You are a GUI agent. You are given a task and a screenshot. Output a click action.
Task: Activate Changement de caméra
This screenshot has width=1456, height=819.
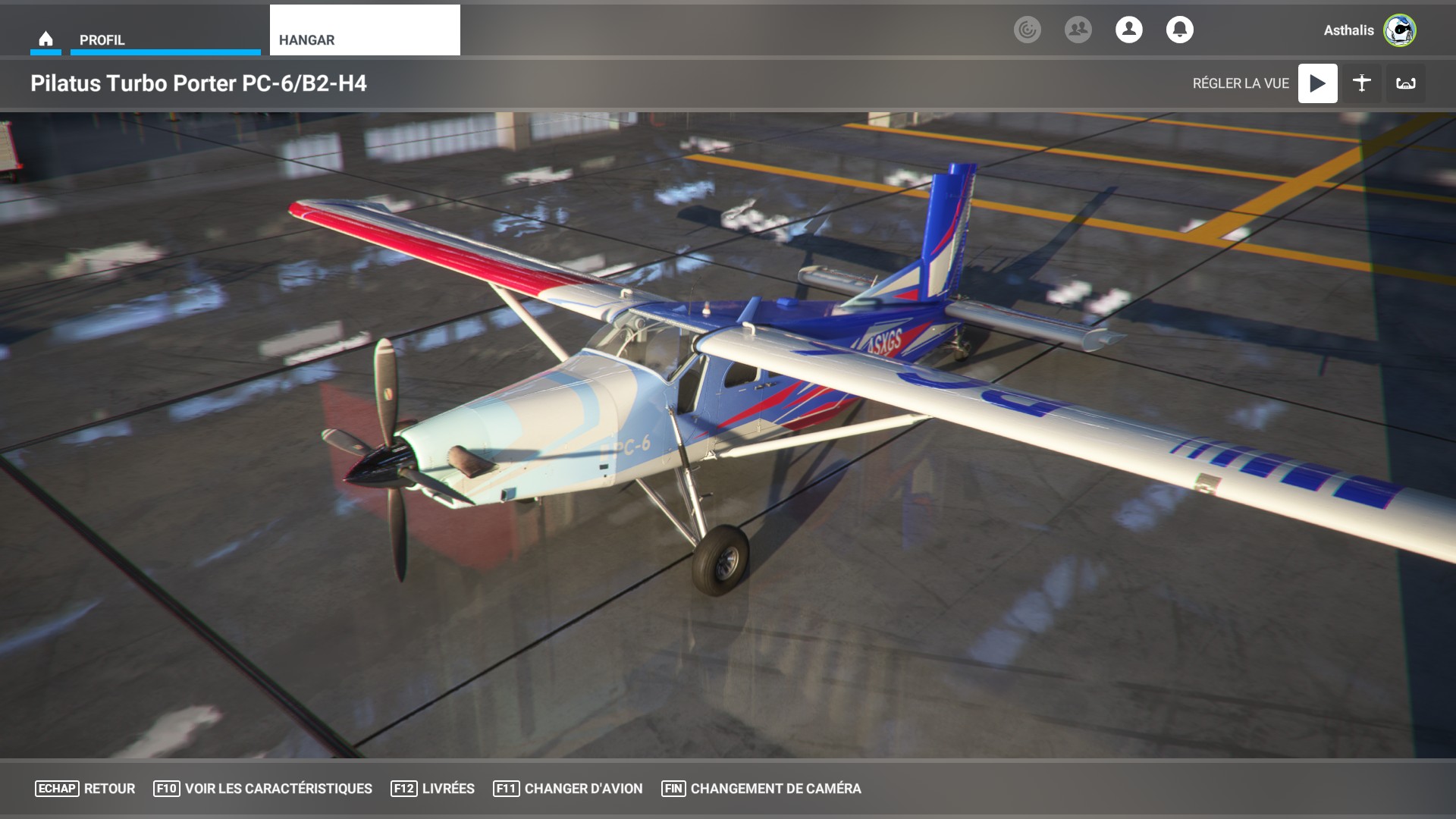[x=761, y=789]
